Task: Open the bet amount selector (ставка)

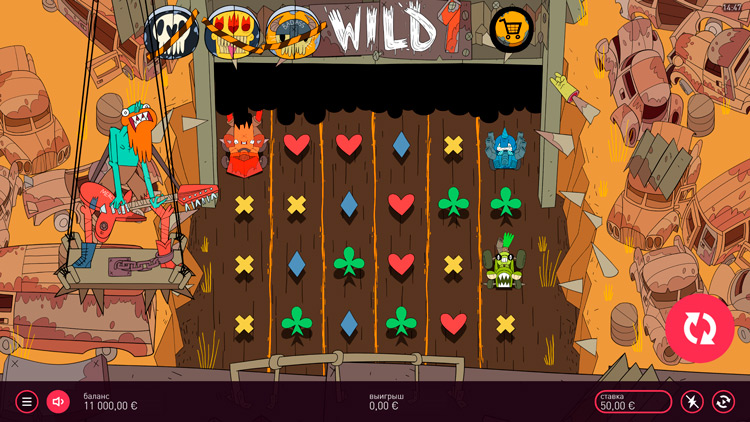Action: point(633,402)
